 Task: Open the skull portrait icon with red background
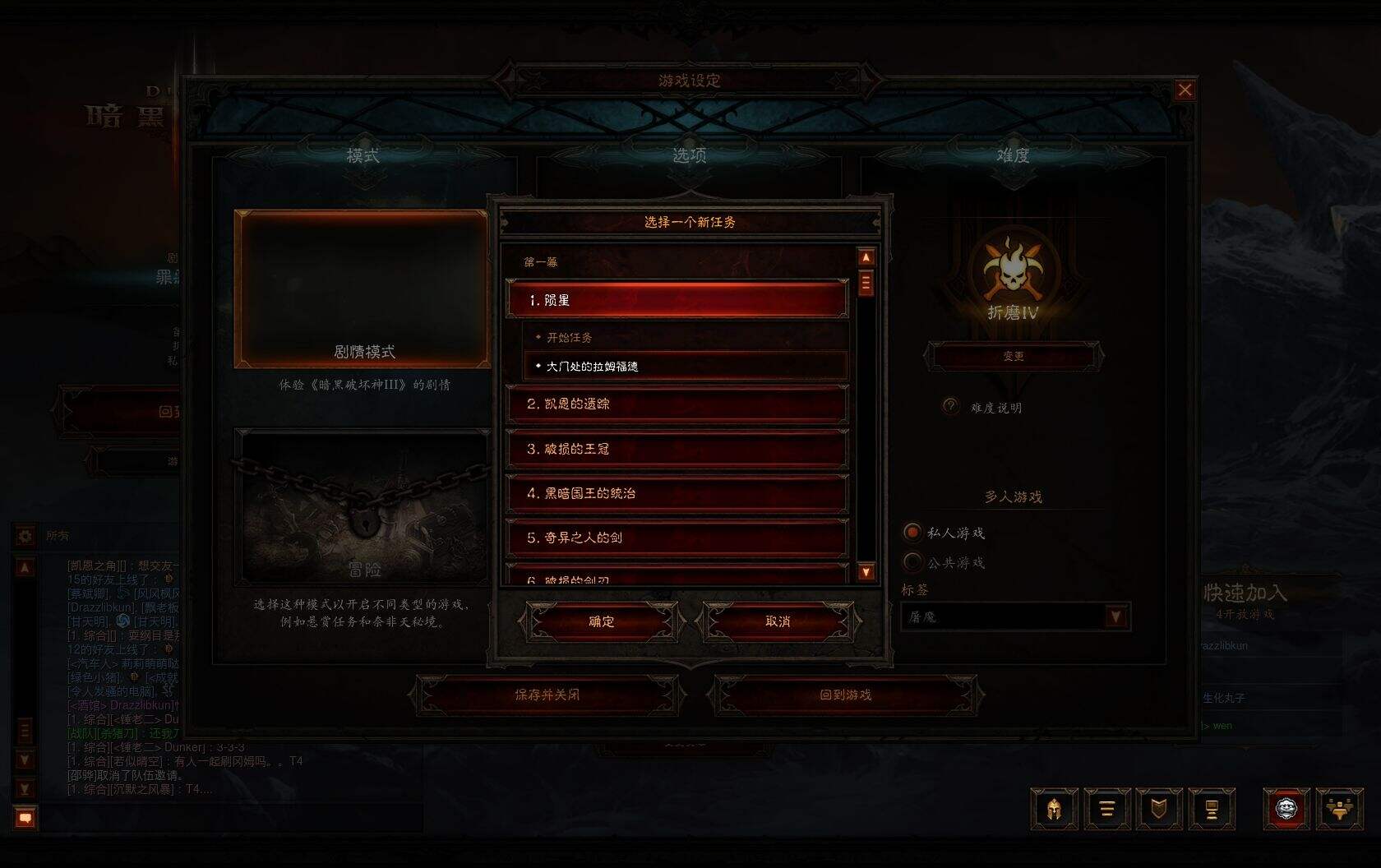point(1288,809)
